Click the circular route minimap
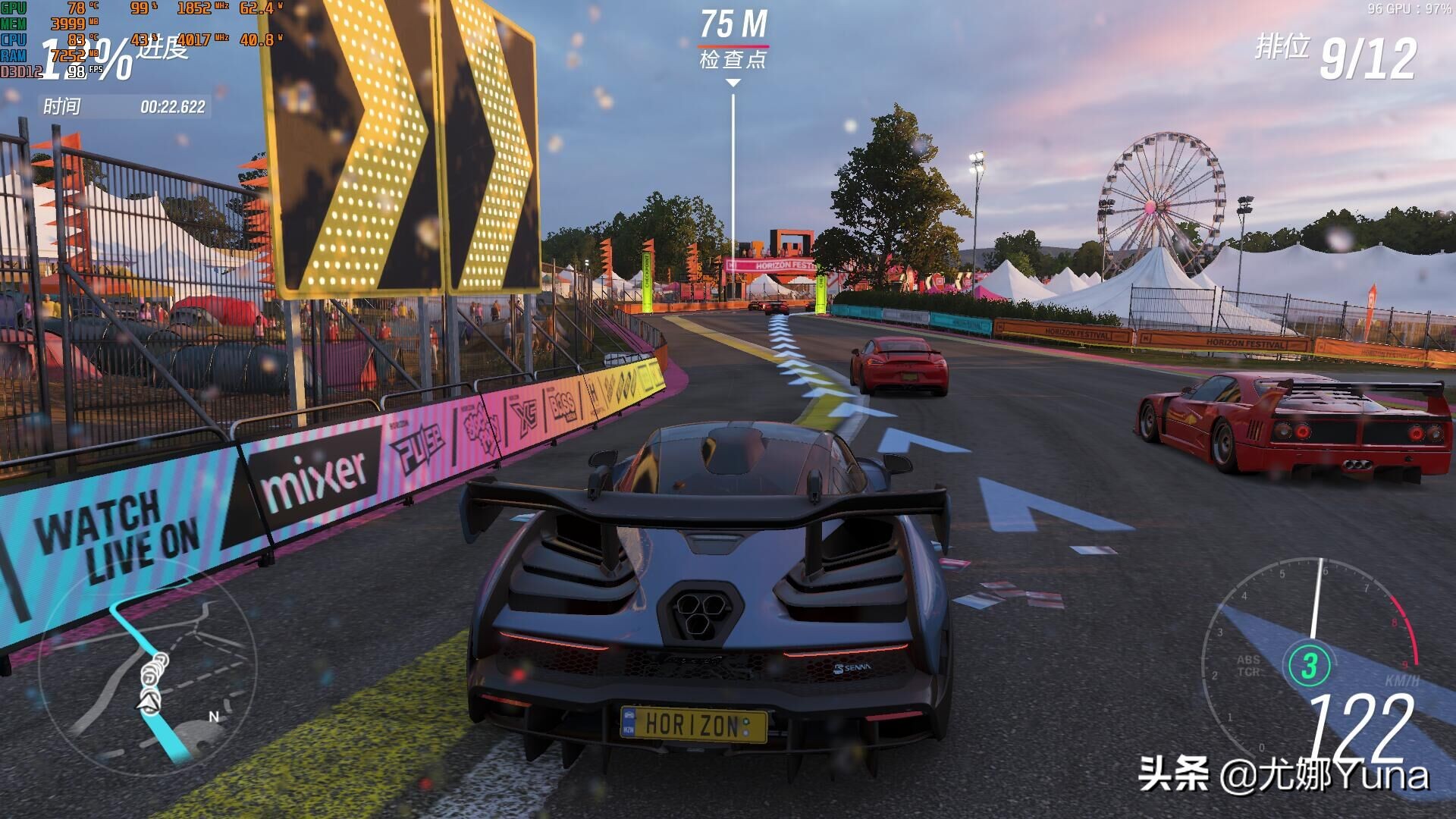Screen dimensions: 1456x819 click(148, 669)
